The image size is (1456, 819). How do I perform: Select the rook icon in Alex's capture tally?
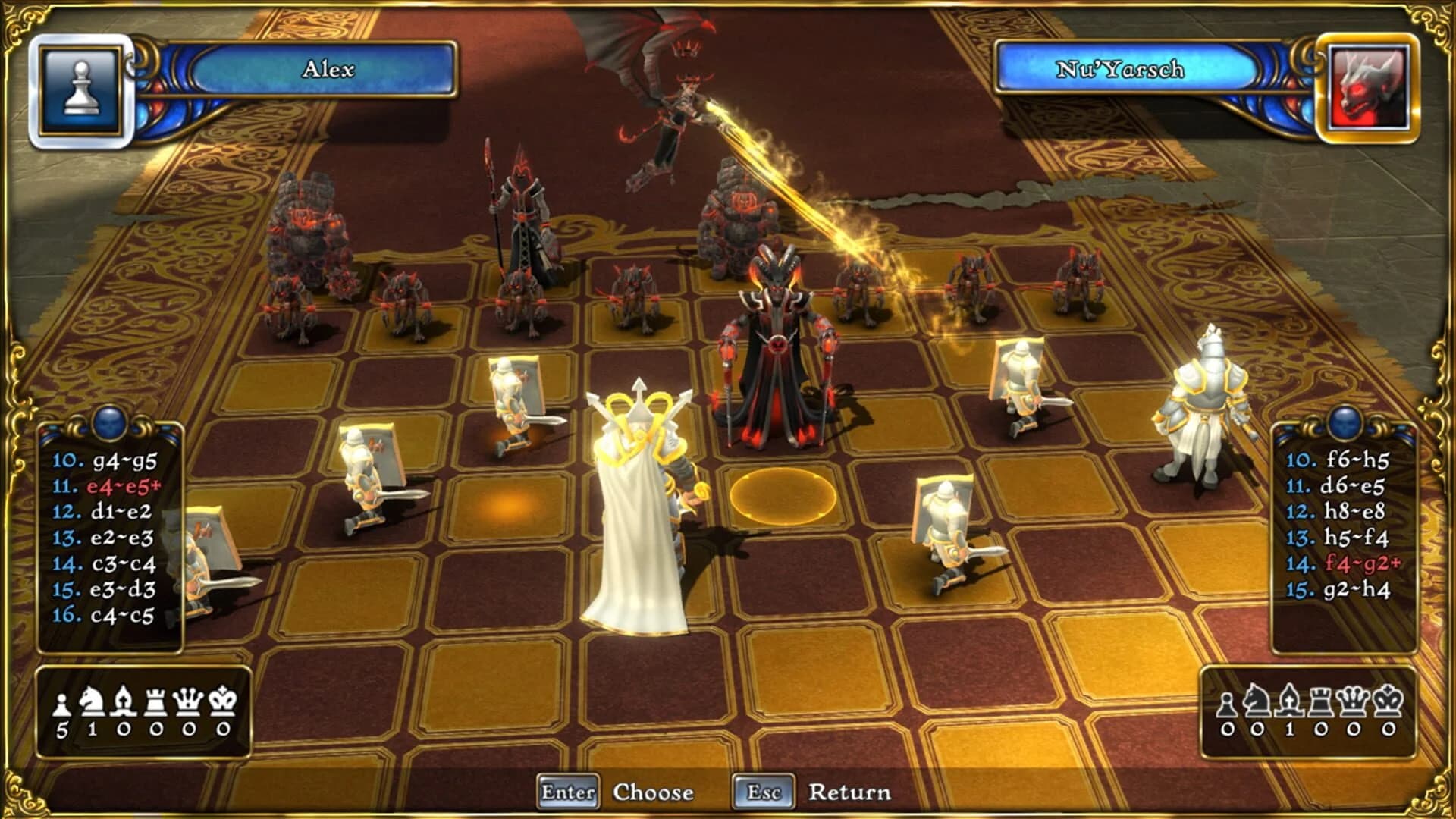[155, 701]
